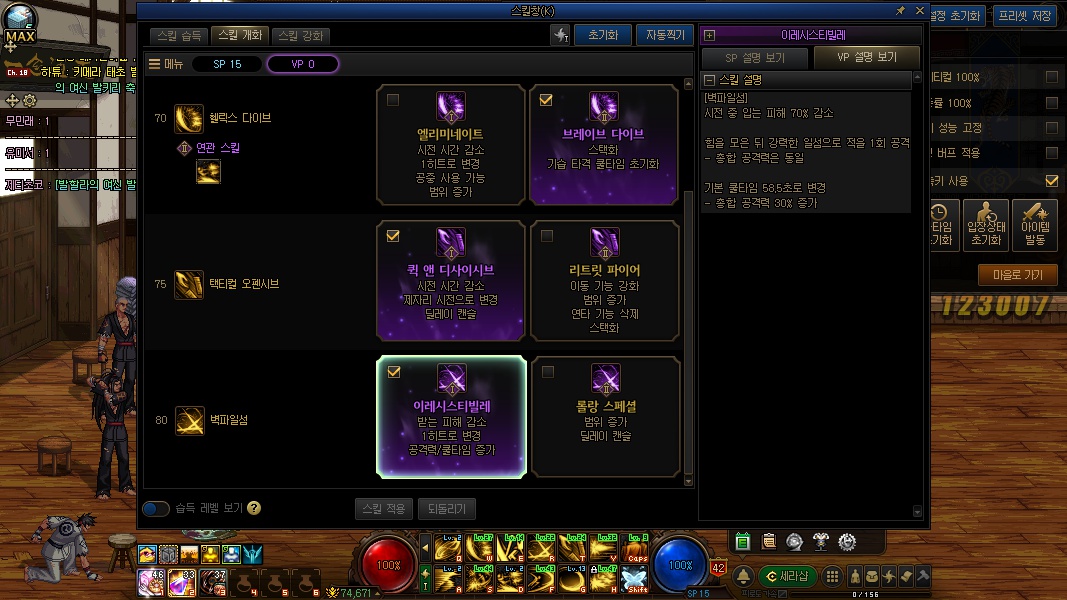The height and width of the screenshot is (600, 1067).
Task: Open the 세라샵 shop button
Action: [x=788, y=576]
